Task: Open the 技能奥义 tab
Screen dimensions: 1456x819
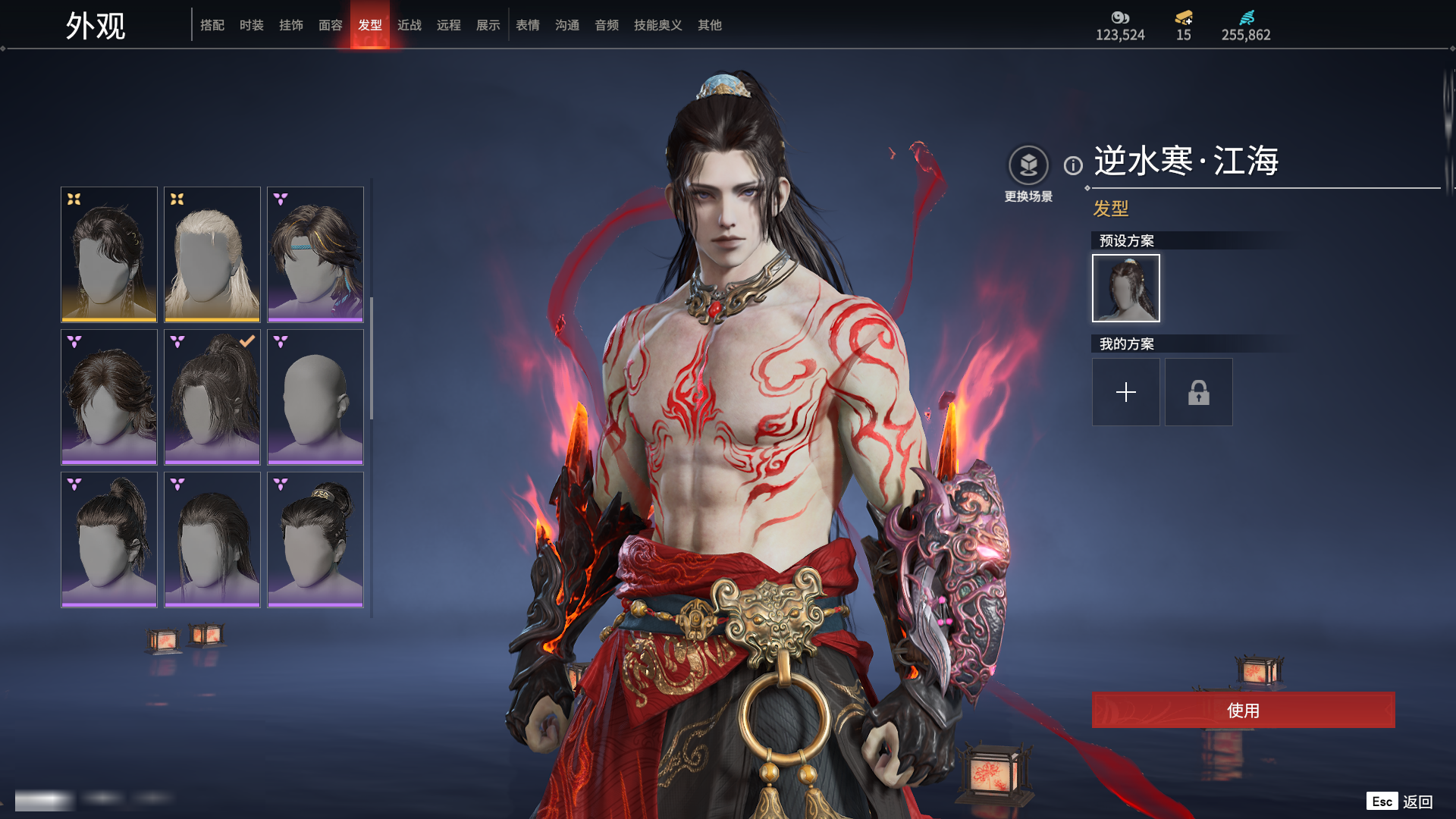Action: (x=658, y=25)
